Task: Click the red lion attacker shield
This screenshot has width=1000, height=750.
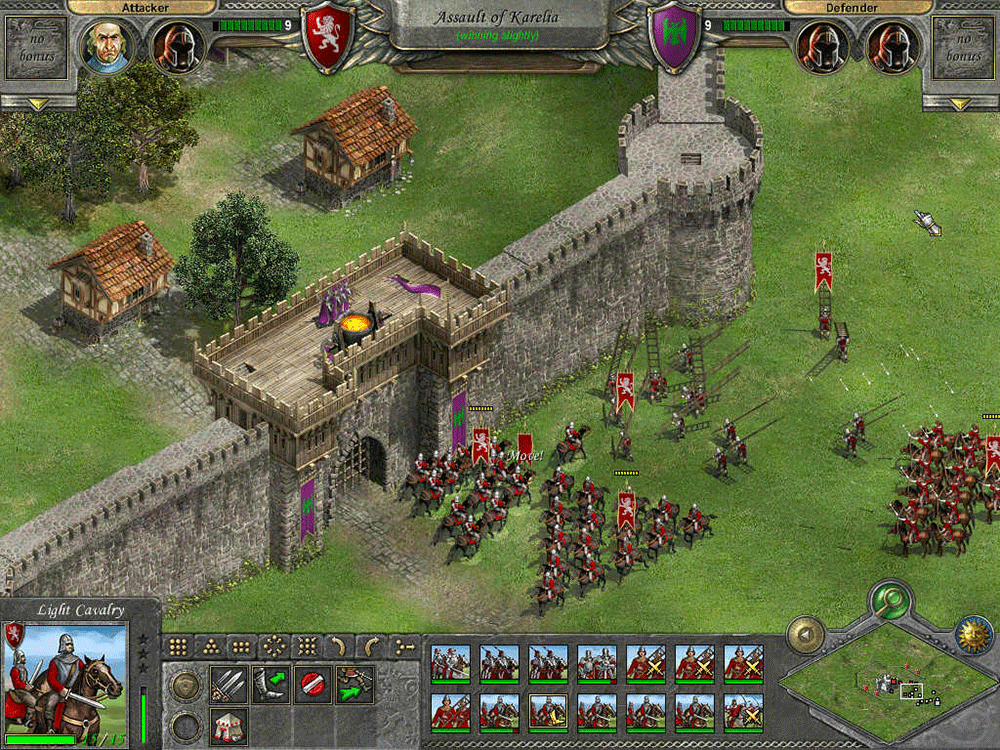Action: tap(327, 37)
